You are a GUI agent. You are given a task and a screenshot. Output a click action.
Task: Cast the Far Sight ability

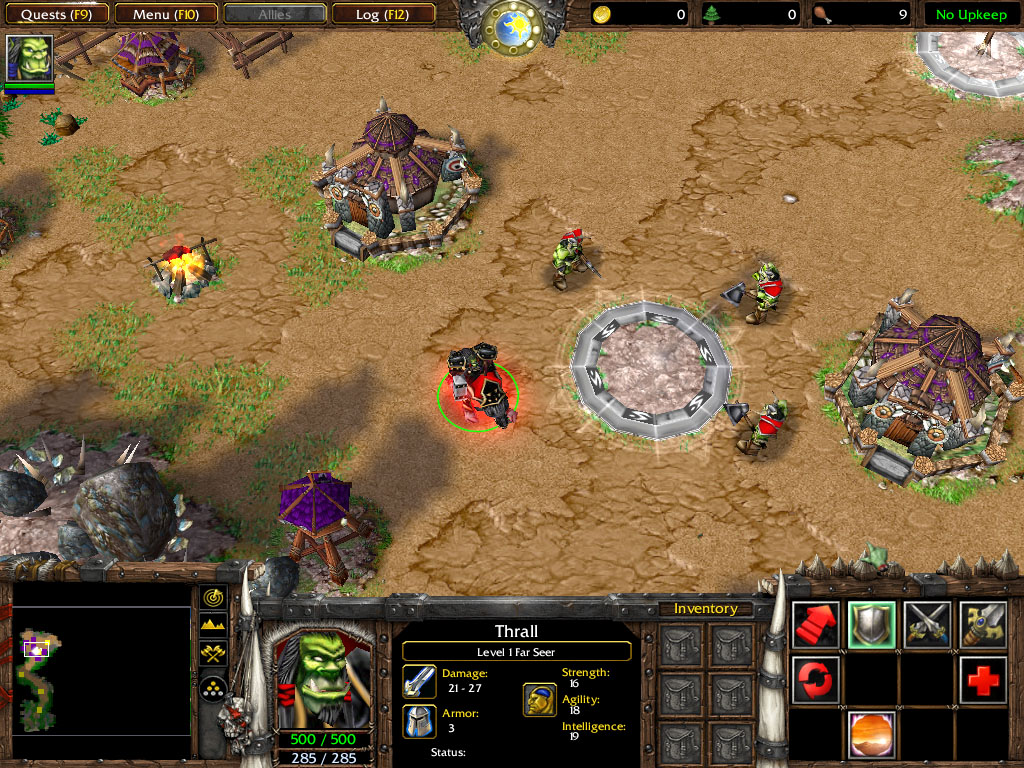tap(871, 735)
